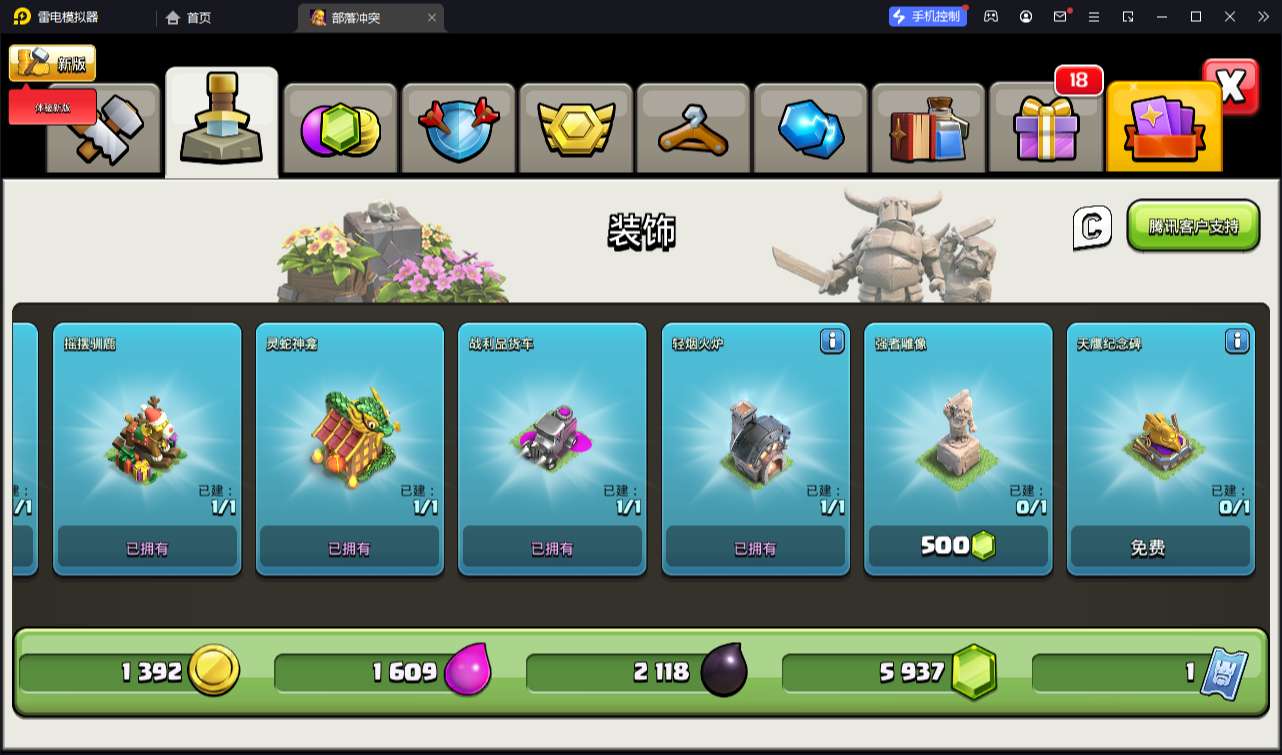Claim the free 天鹰纪念碑 decoration

click(1160, 547)
